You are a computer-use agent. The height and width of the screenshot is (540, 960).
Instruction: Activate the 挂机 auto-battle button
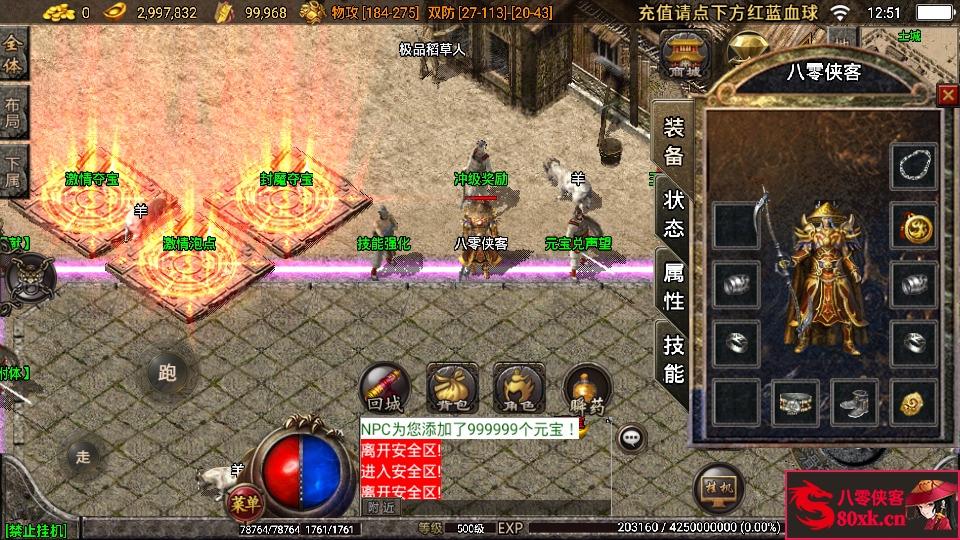[x=719, y=489]
